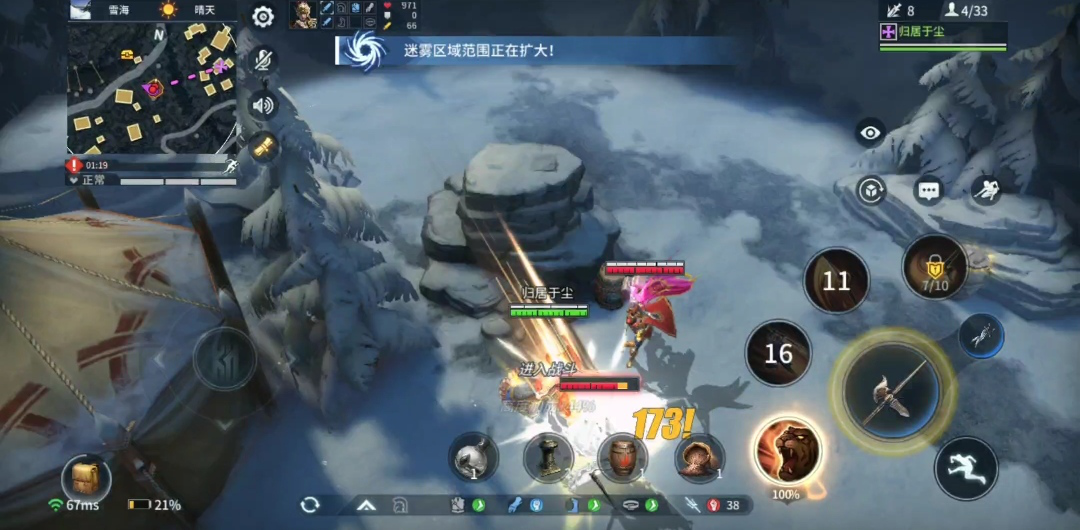The height and width of the screenshot is (530, 1080).
Task: Open the settings gear menu
Action: coord(263,17)
